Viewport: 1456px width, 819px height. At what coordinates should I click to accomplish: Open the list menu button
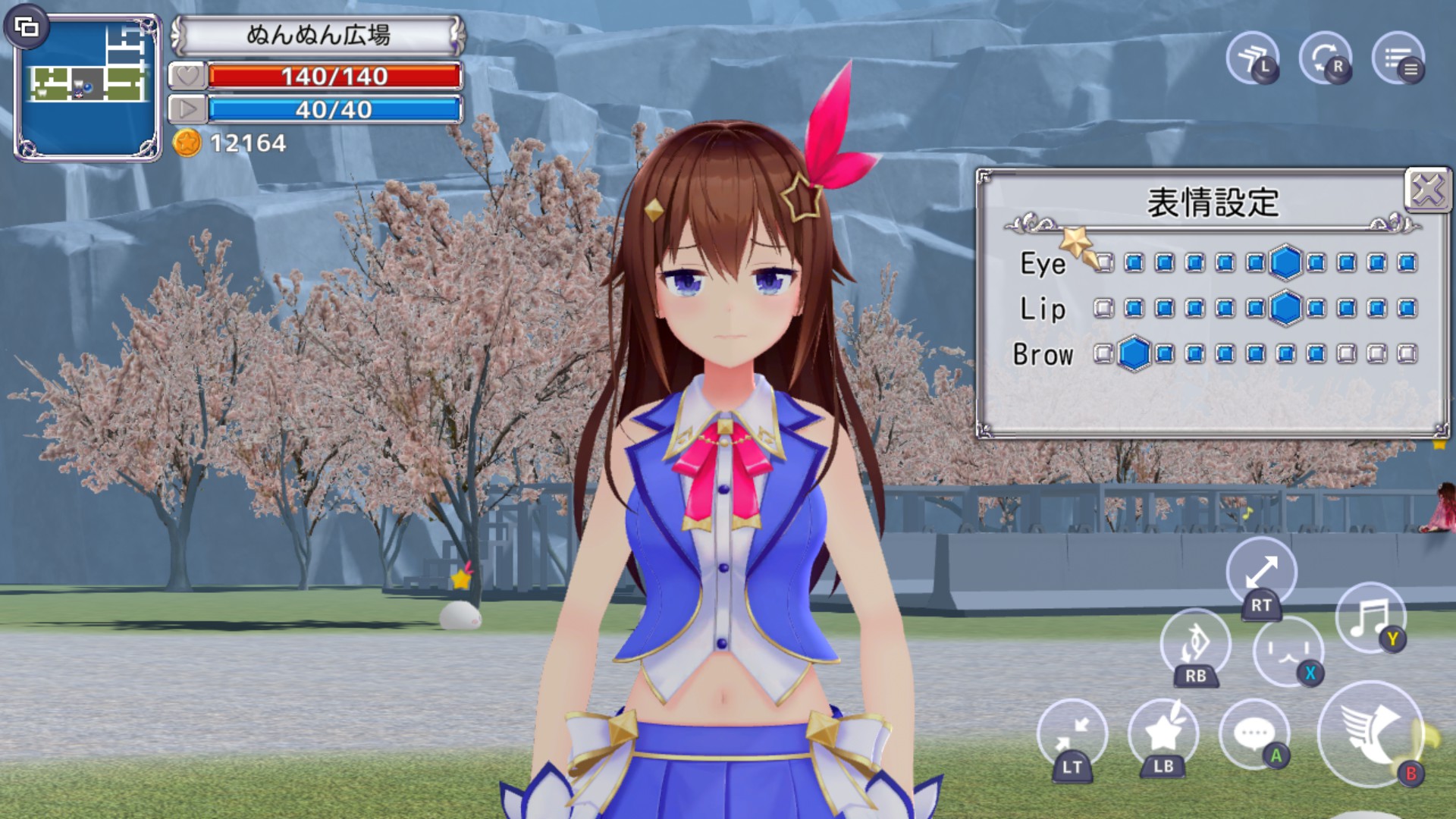click(1398, 58)
